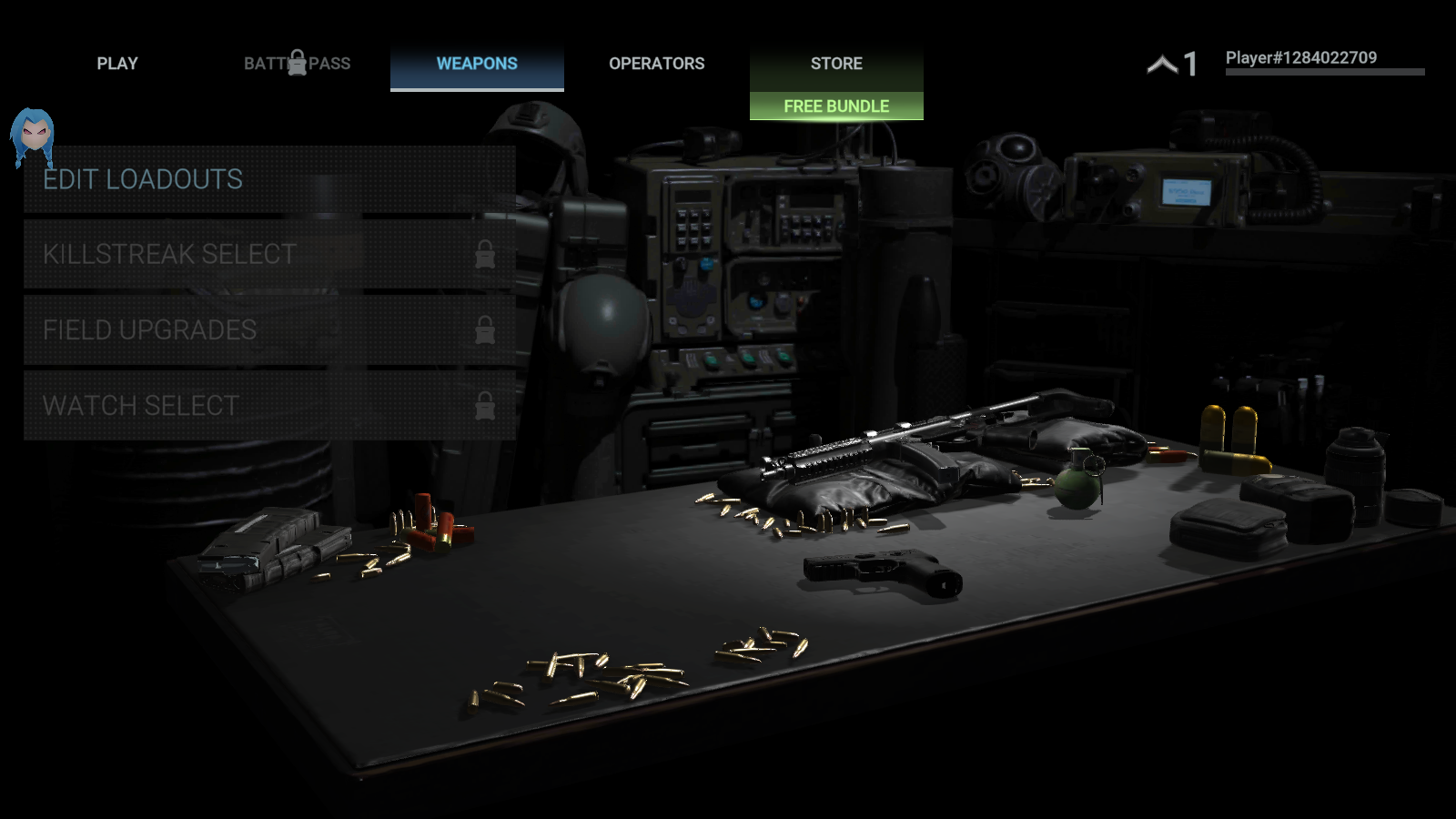Select the Weapons tab
This screenshot has width=1456, height=819.
coord(477,64)
